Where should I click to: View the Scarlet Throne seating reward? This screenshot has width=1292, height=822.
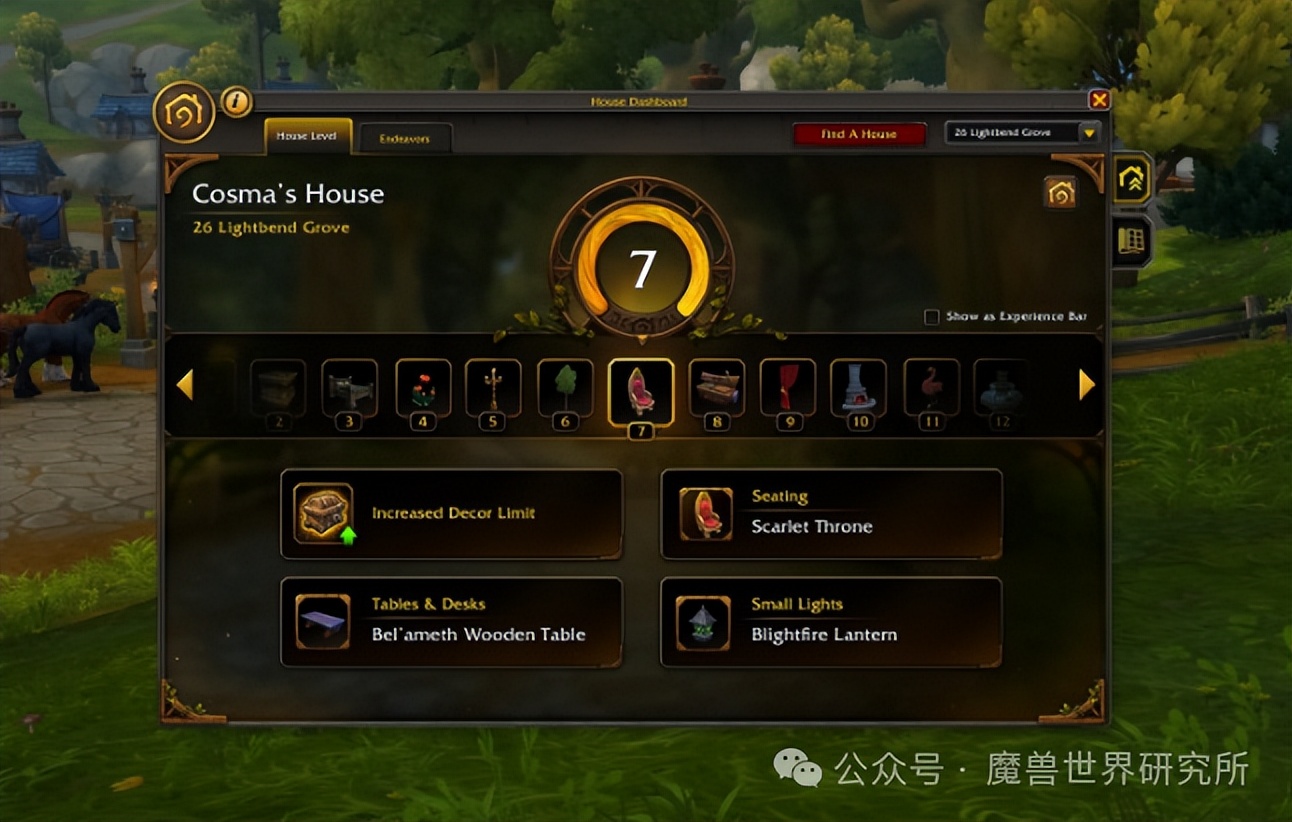831,514
